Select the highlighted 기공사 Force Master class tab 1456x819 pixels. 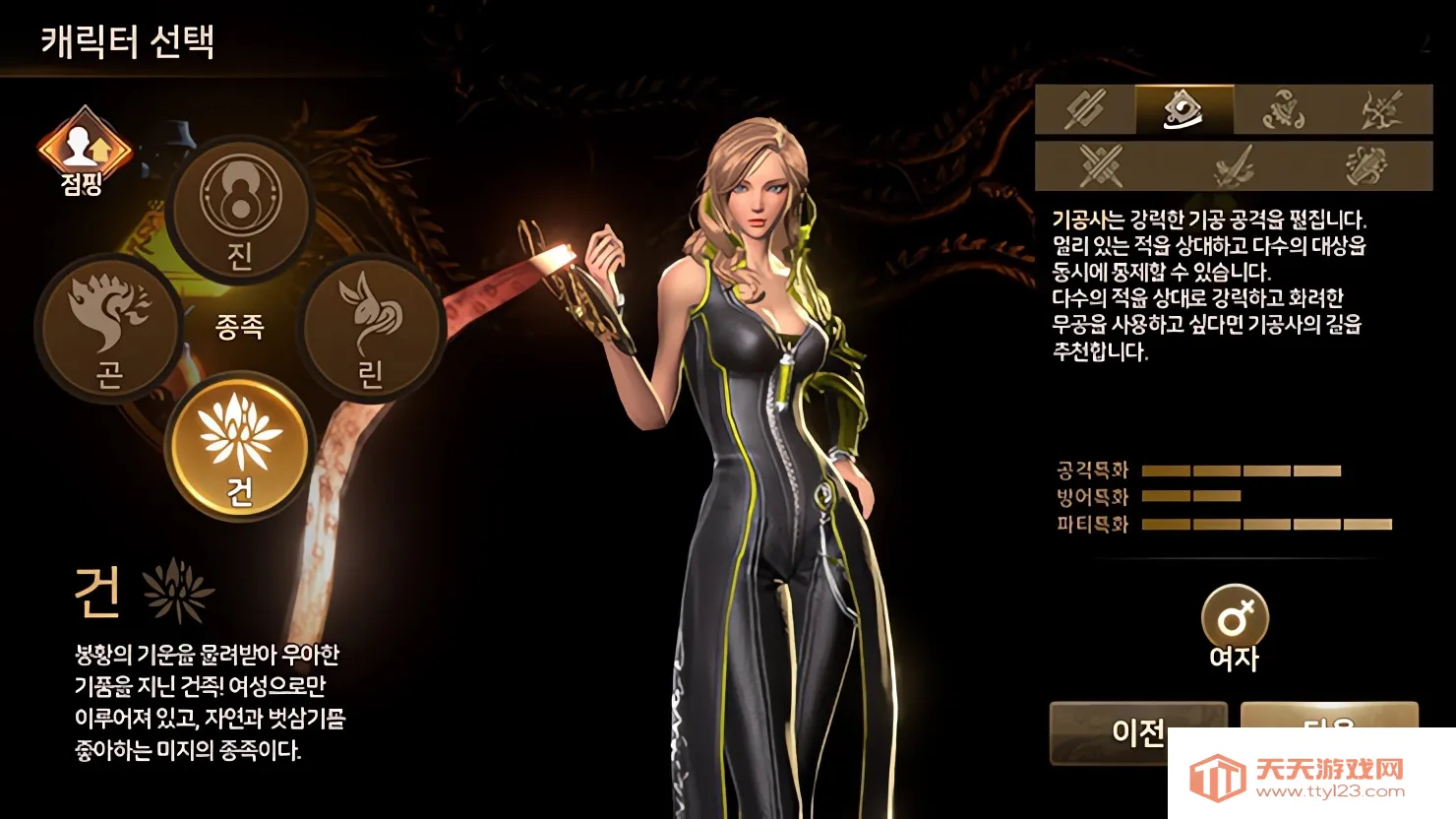click(x=1183, y=109)
